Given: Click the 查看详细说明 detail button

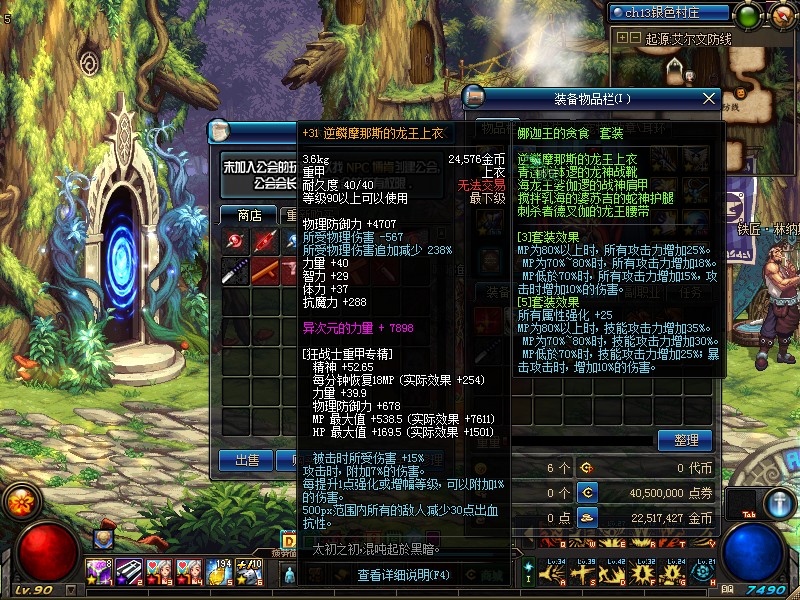Looking at the screenshot, I should pyautogui.click(x=404, y=575).
